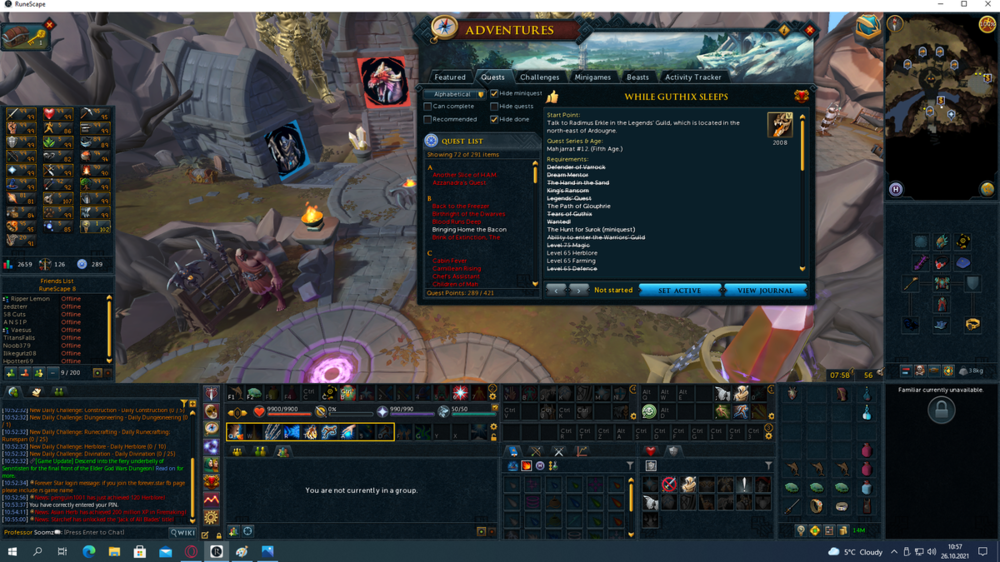Close the Adventures window
The width and height of the screenshot is (1000, 562).
point(809,31)
